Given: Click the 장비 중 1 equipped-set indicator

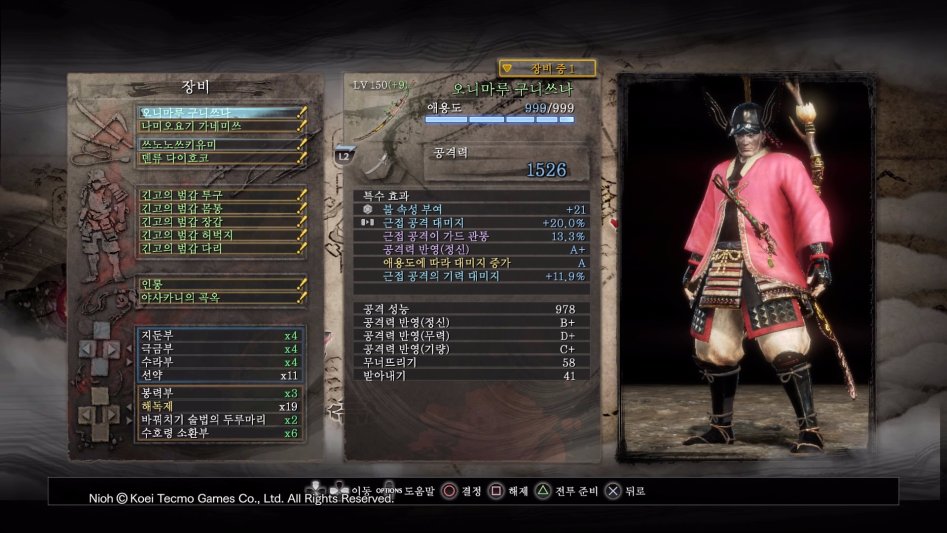Looking at the screenshot, I should [547, 68].
